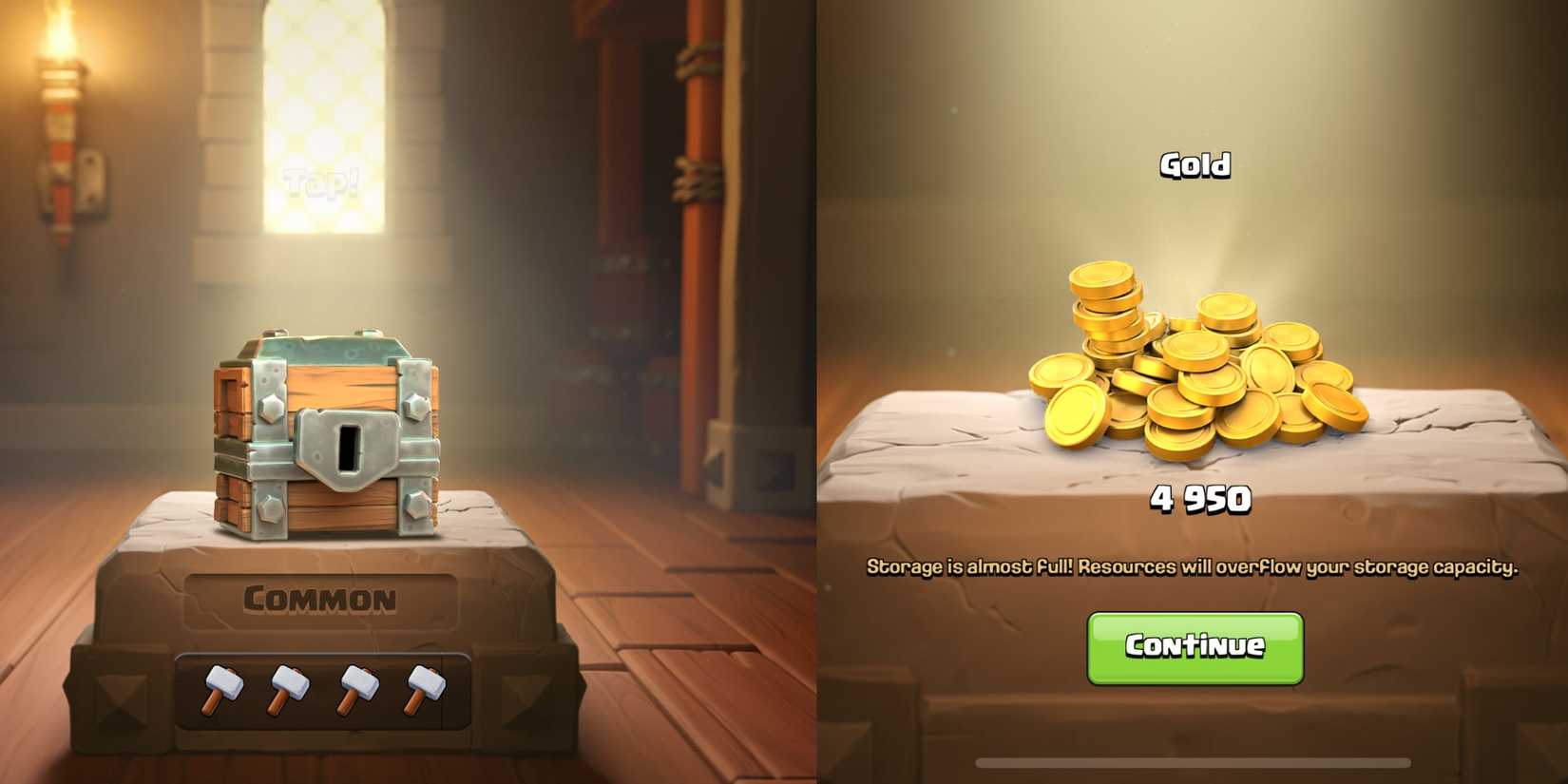This screenshot has width=1568, height=784.
Task: Select the Common rarity label
Action: click(x=319, y=598)
